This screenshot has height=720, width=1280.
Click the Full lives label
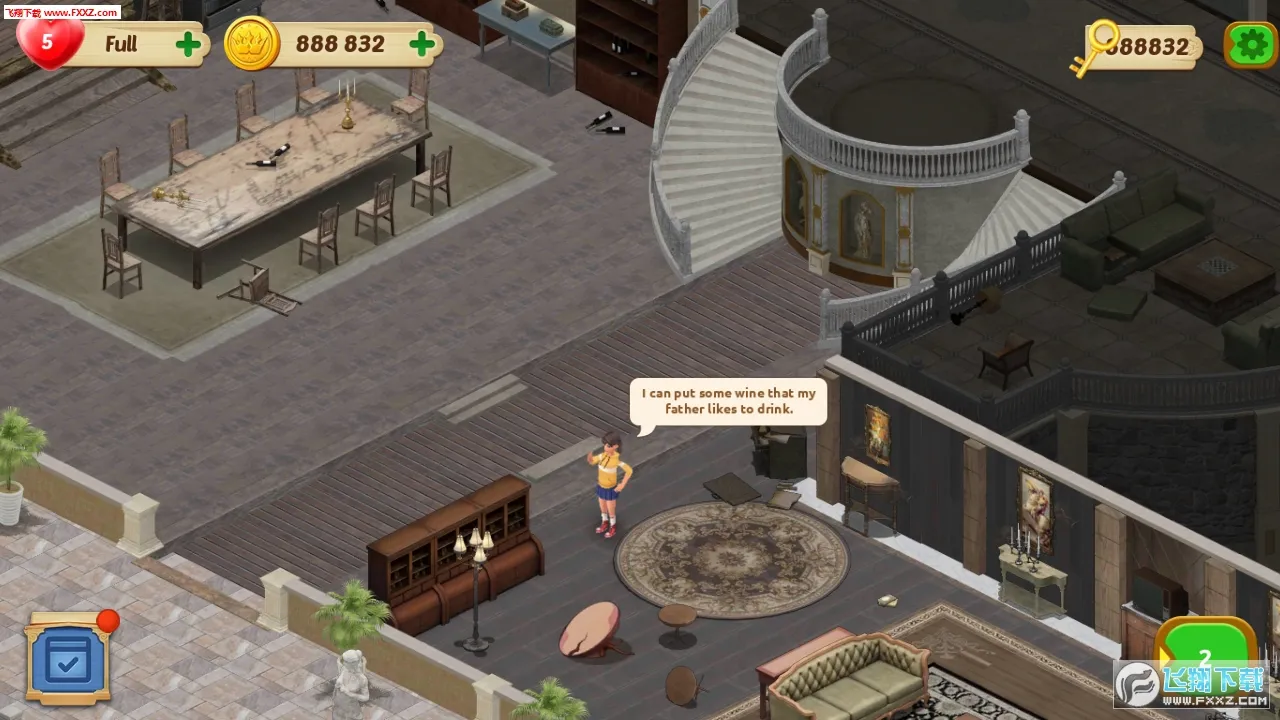tap(121, 44)
